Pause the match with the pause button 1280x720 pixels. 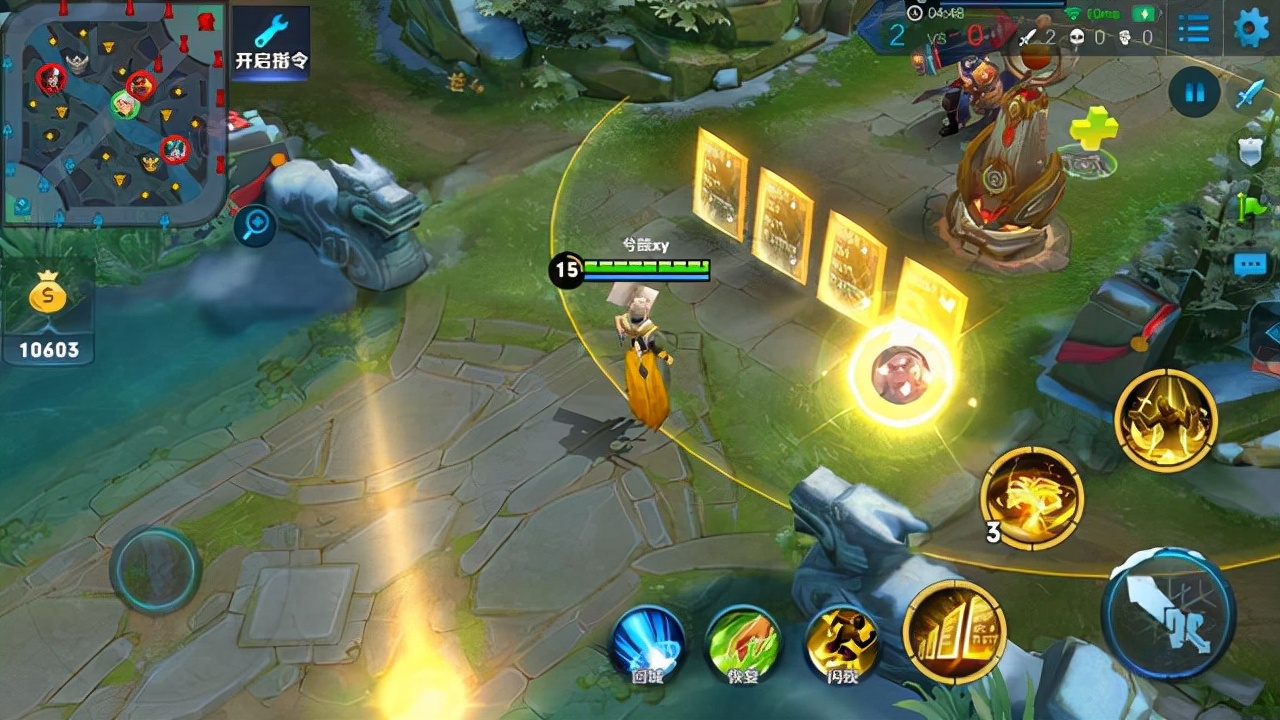point(1195,94)
